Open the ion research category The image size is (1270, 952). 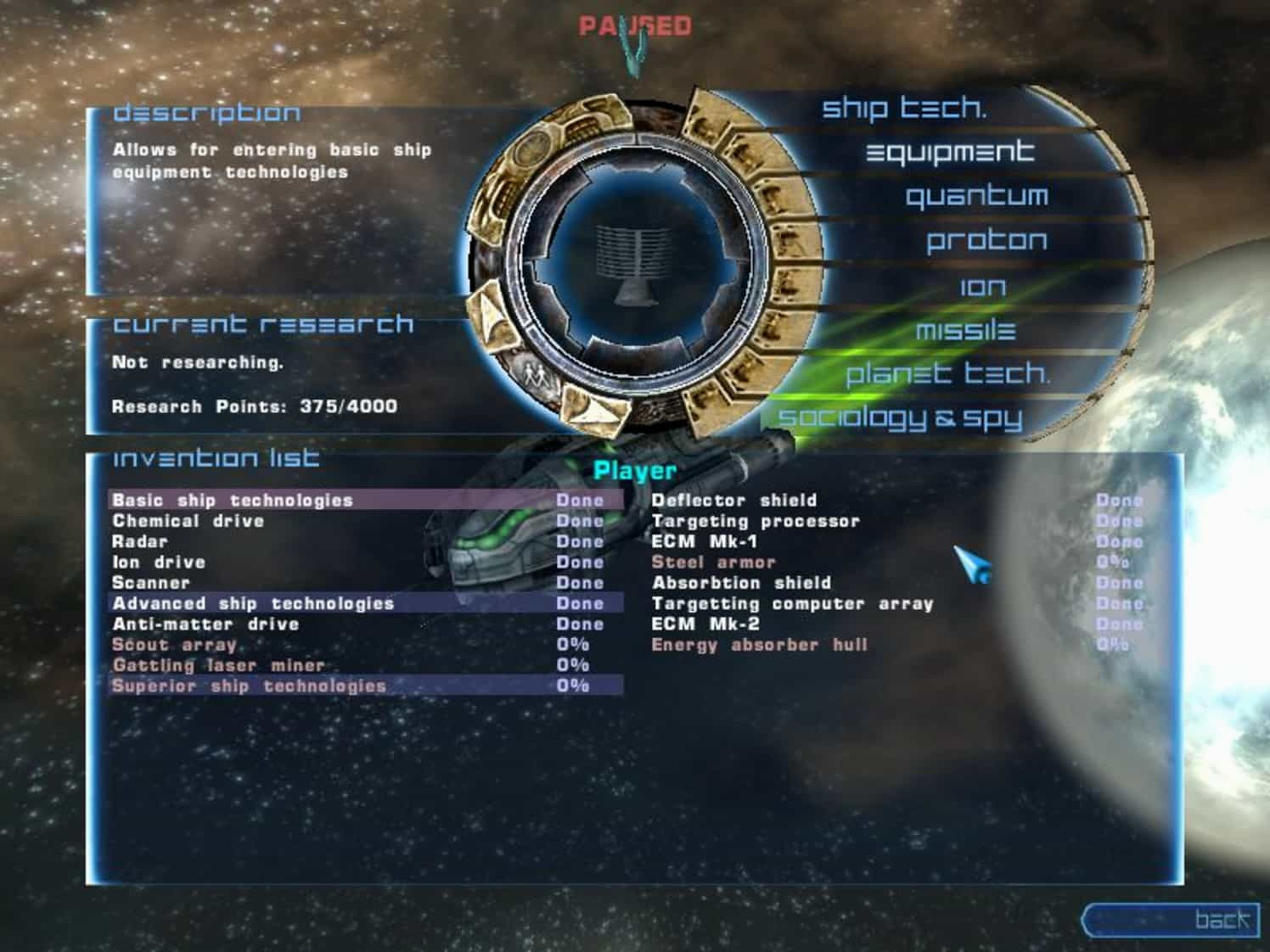[x=982, y=287]
